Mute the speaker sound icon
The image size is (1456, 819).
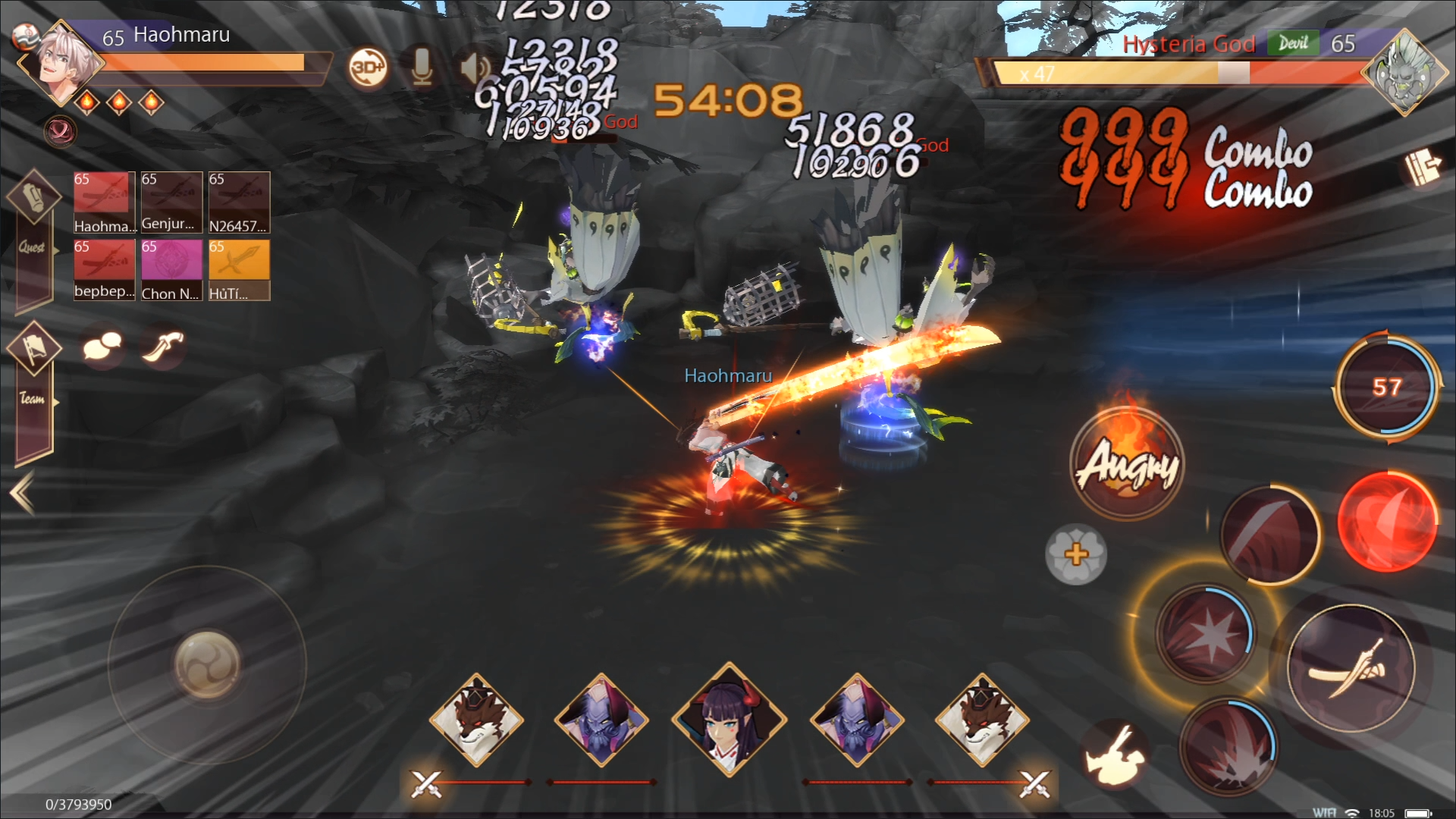click(x=475, y=68)
